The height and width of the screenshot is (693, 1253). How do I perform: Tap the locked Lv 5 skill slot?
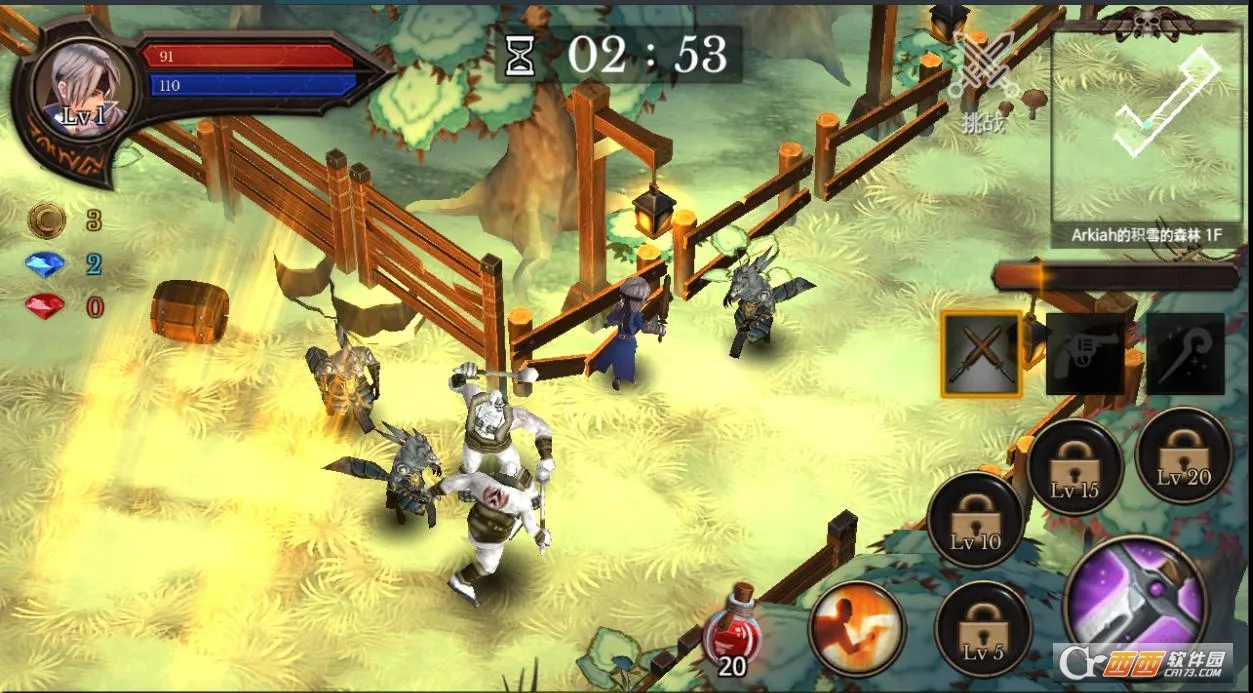[x=983, y=628]
